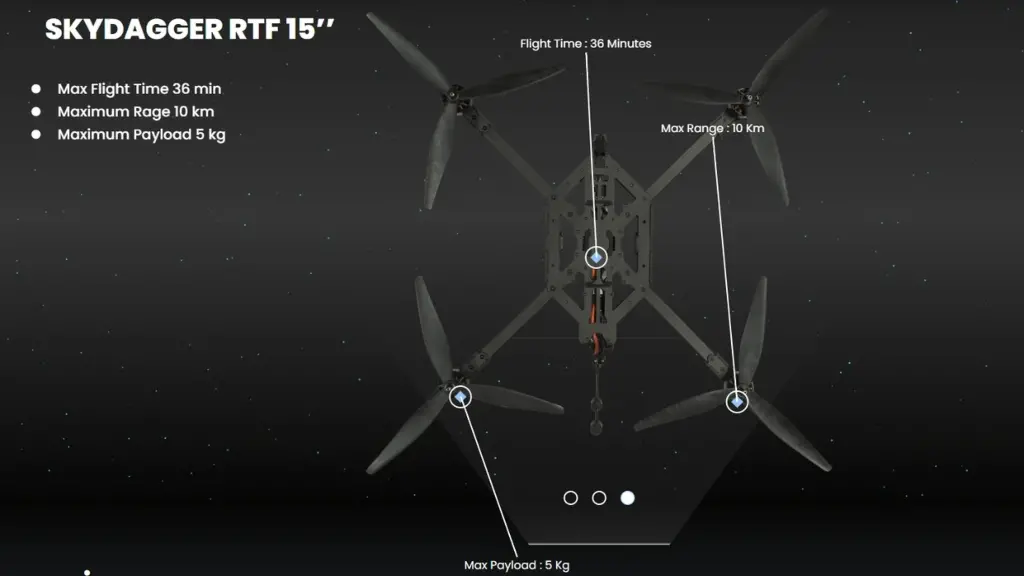The height and width of the screenshot is (576, 1024).
Task: Activate the Max Payload hotspot marker
Action: tap(460, 397)
